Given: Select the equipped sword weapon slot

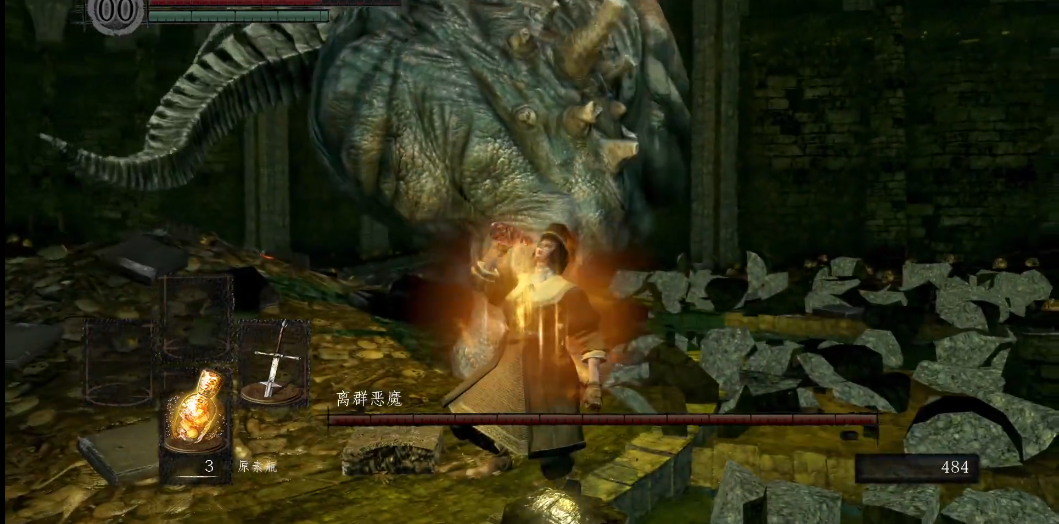Looking at the screenshot, I should (x=271, y=362).
